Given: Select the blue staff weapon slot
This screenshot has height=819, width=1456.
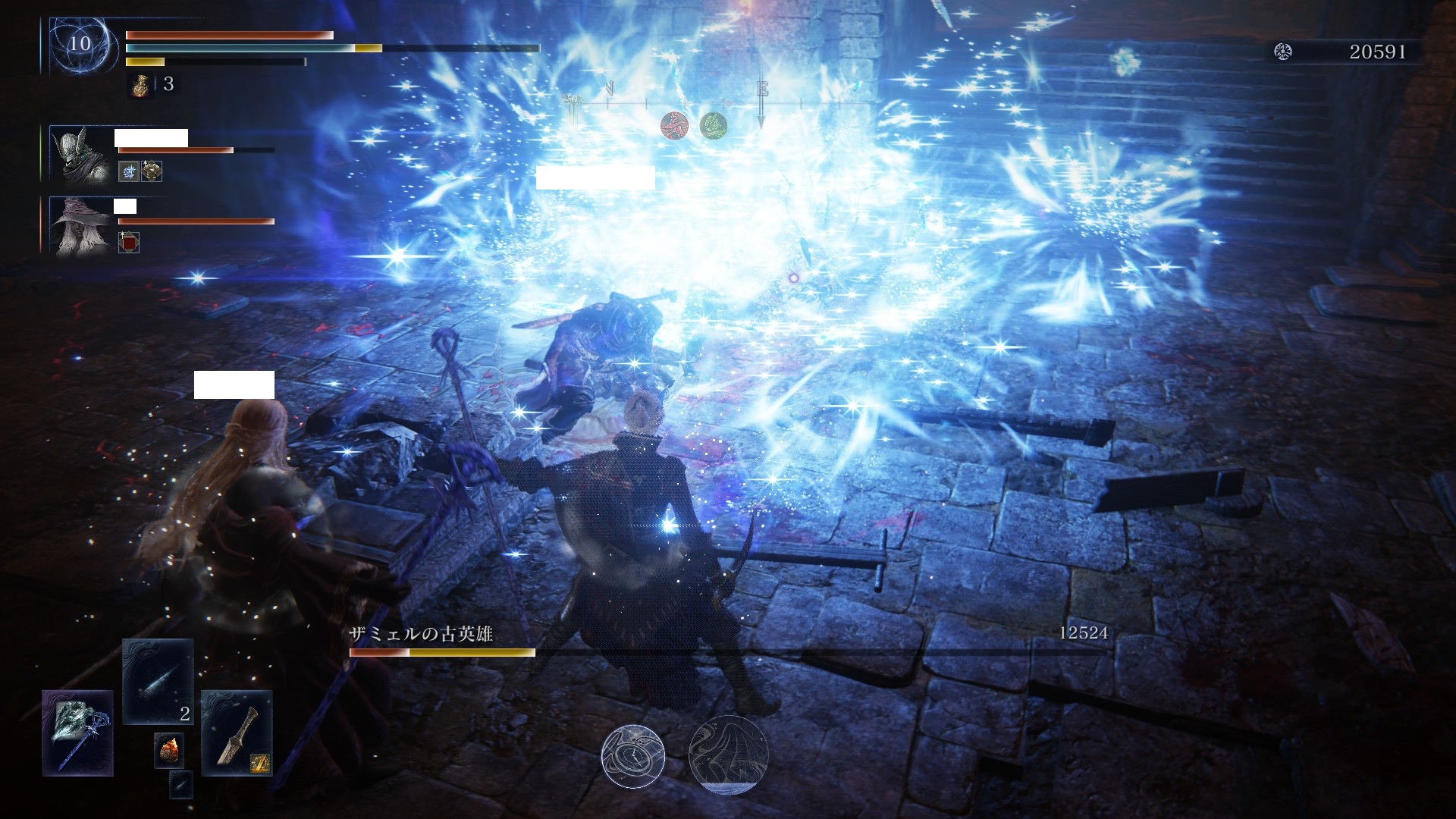Looking at the screenshot, I should (x=78, y=733).
